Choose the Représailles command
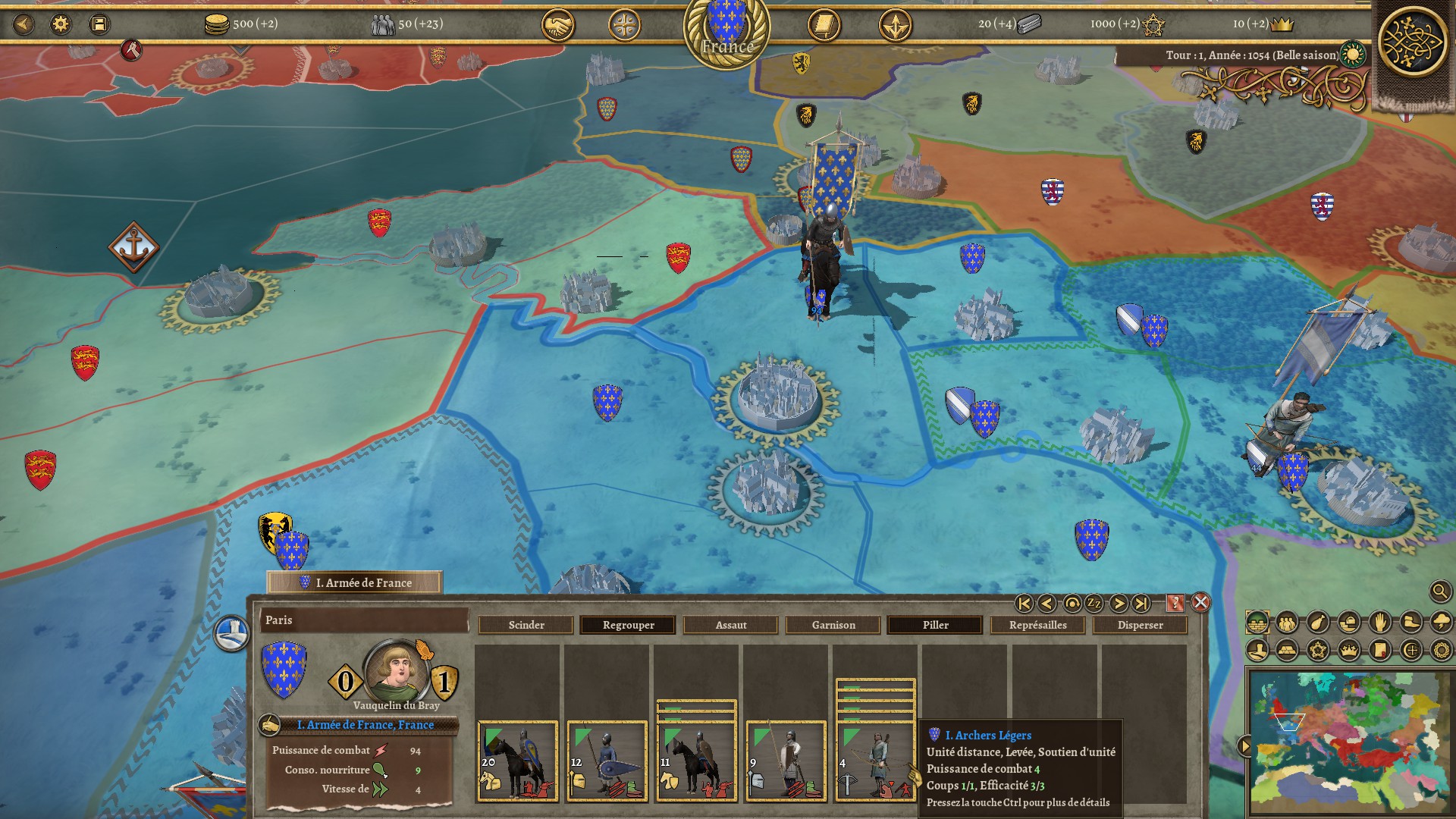Image resolution: width=1456 pixels, height=819 pixels. click(x=1037, y=625)
